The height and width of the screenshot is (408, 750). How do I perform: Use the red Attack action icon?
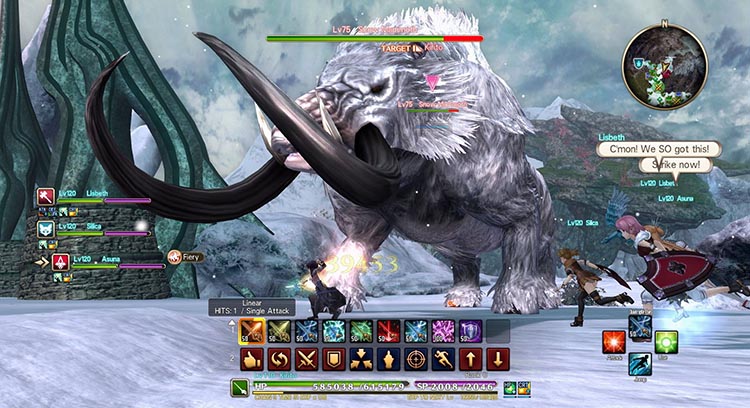pos(613,342)
